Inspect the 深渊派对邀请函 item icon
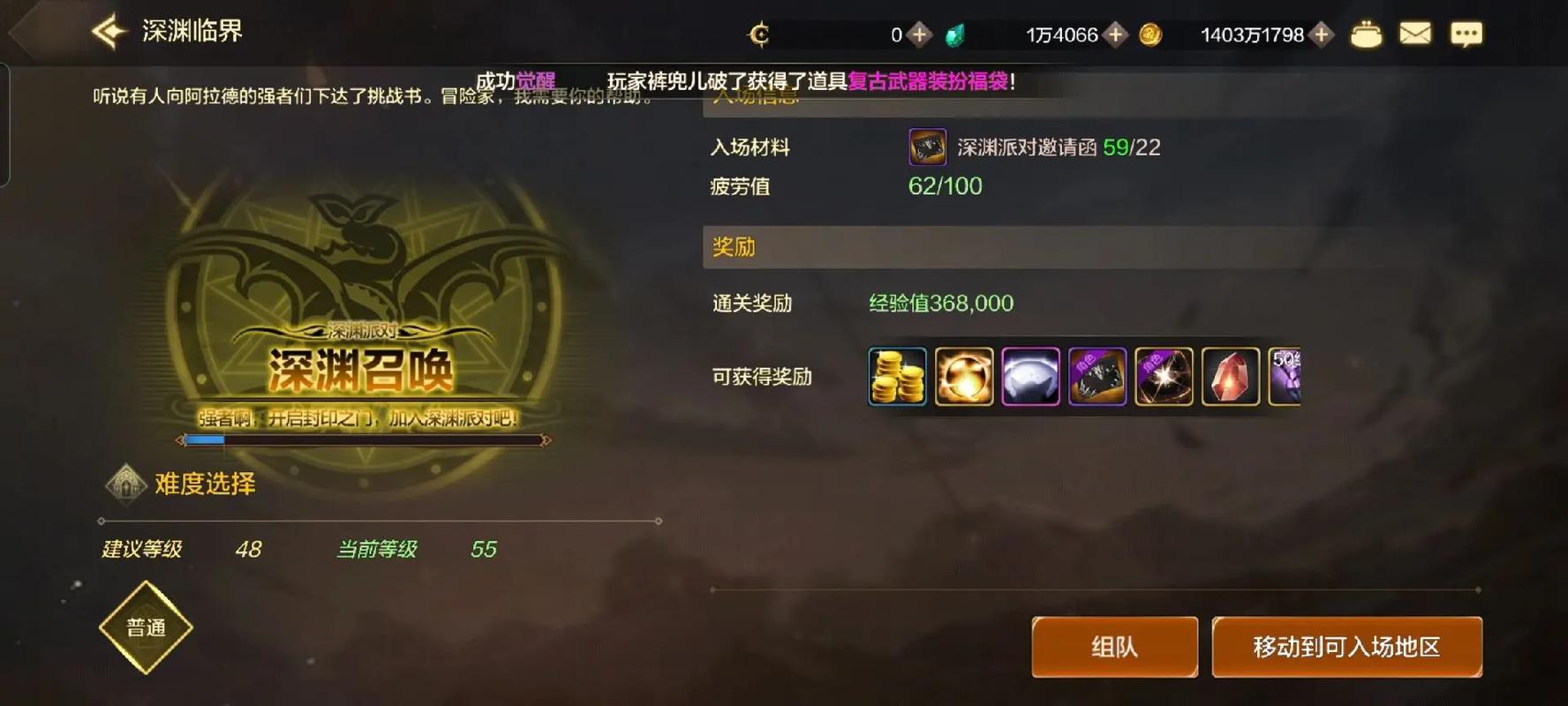Image resolution: width=1568 pixels, height=706 pixels. pos(926,146)
